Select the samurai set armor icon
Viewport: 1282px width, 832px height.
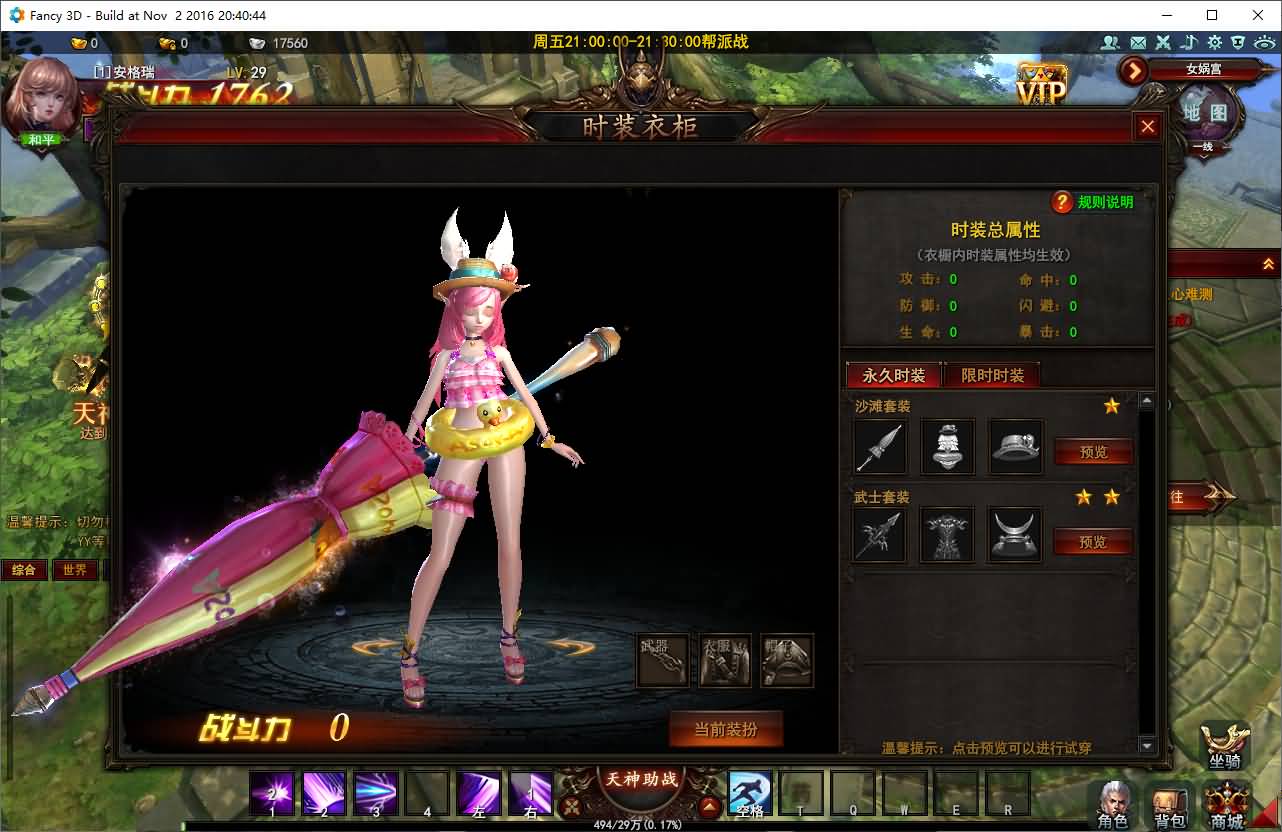(947, 536)
